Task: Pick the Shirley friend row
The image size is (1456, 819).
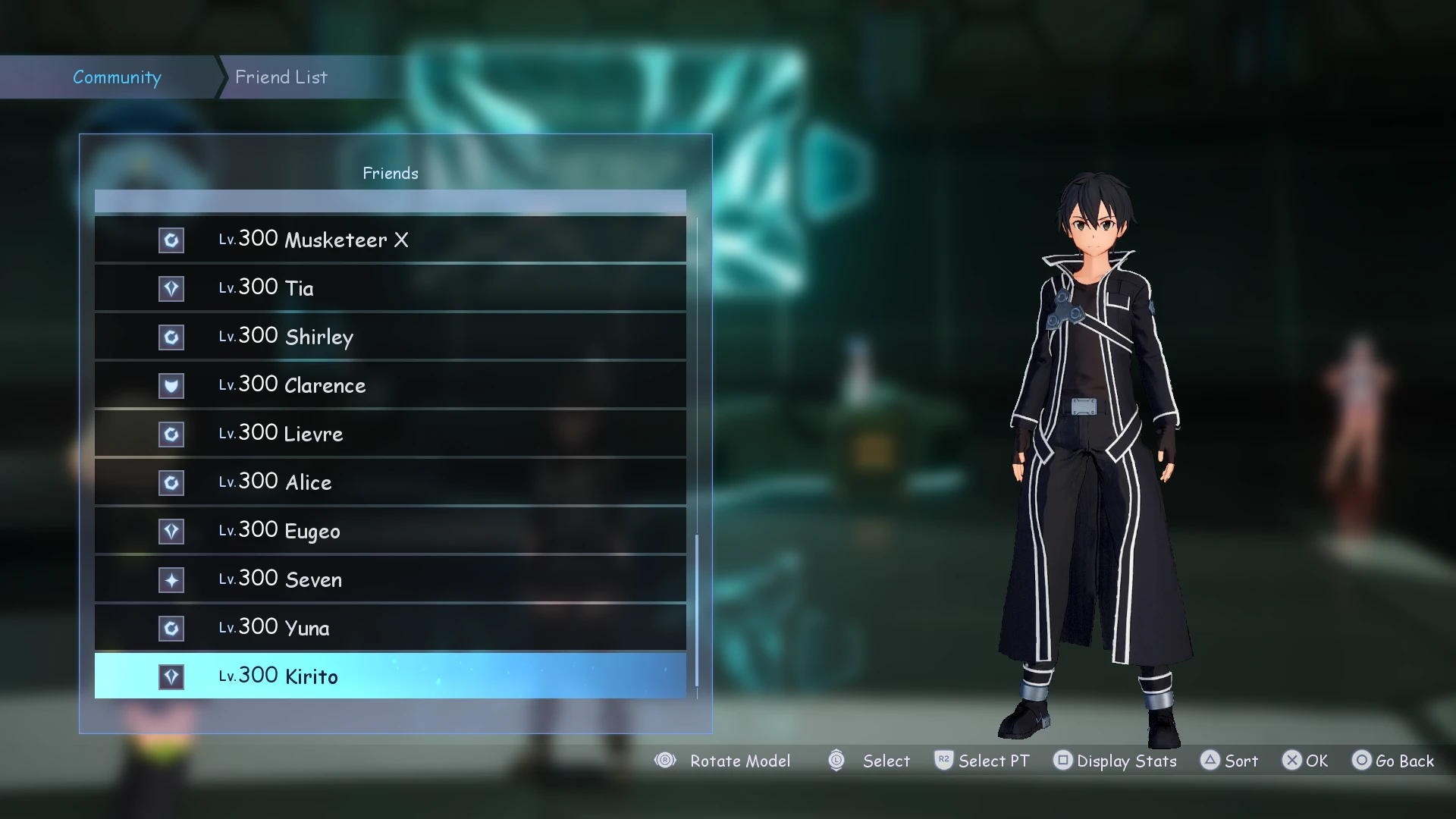Action: pos(390,337)
